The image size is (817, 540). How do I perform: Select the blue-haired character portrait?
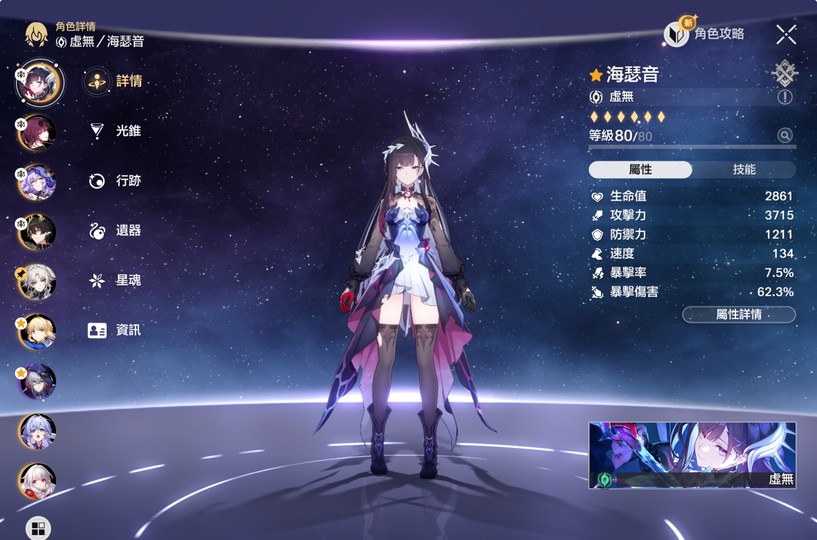pos(37,431)
